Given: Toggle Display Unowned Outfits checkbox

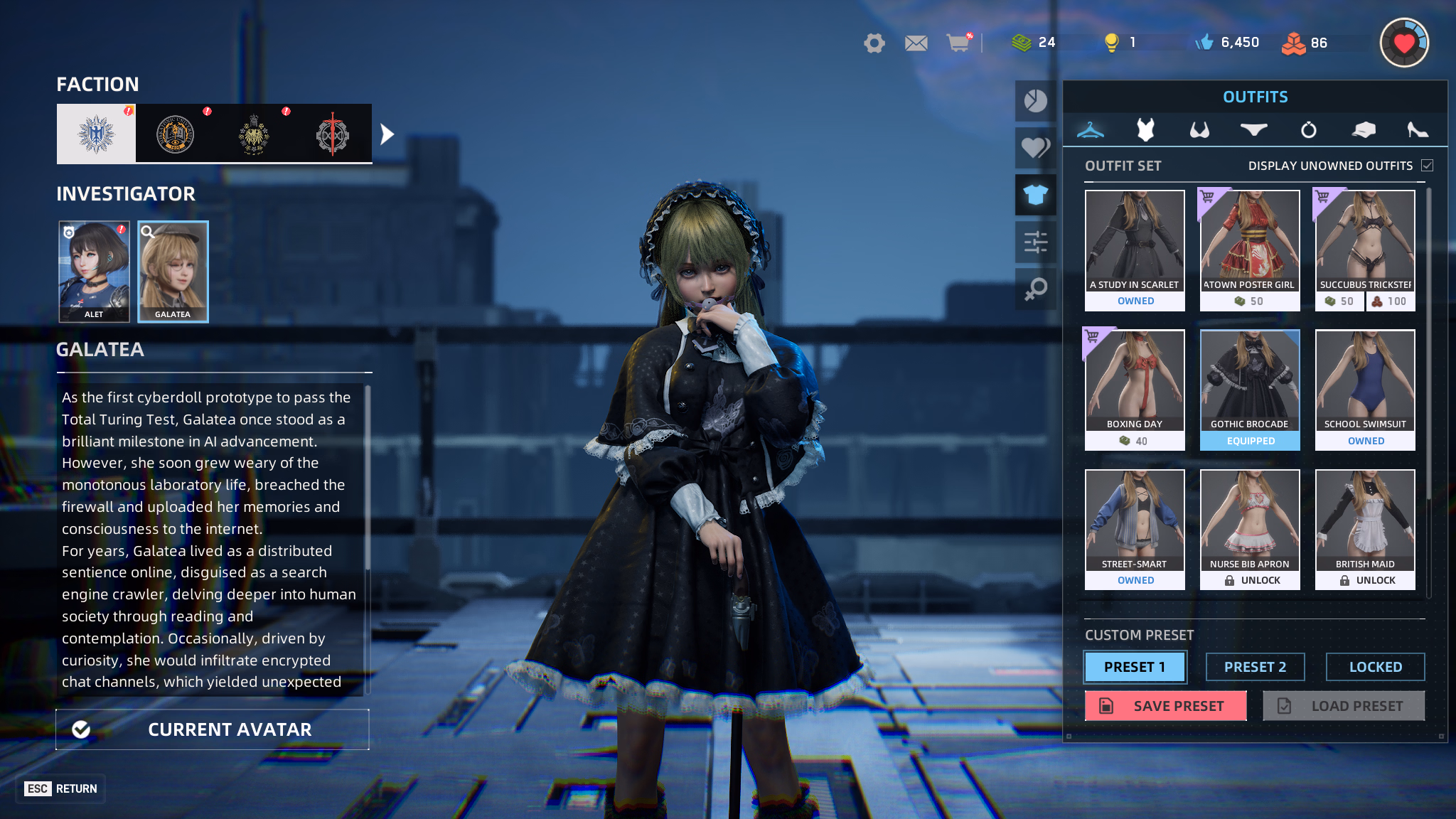Looking at the screenshot, I should point(1427,166).
